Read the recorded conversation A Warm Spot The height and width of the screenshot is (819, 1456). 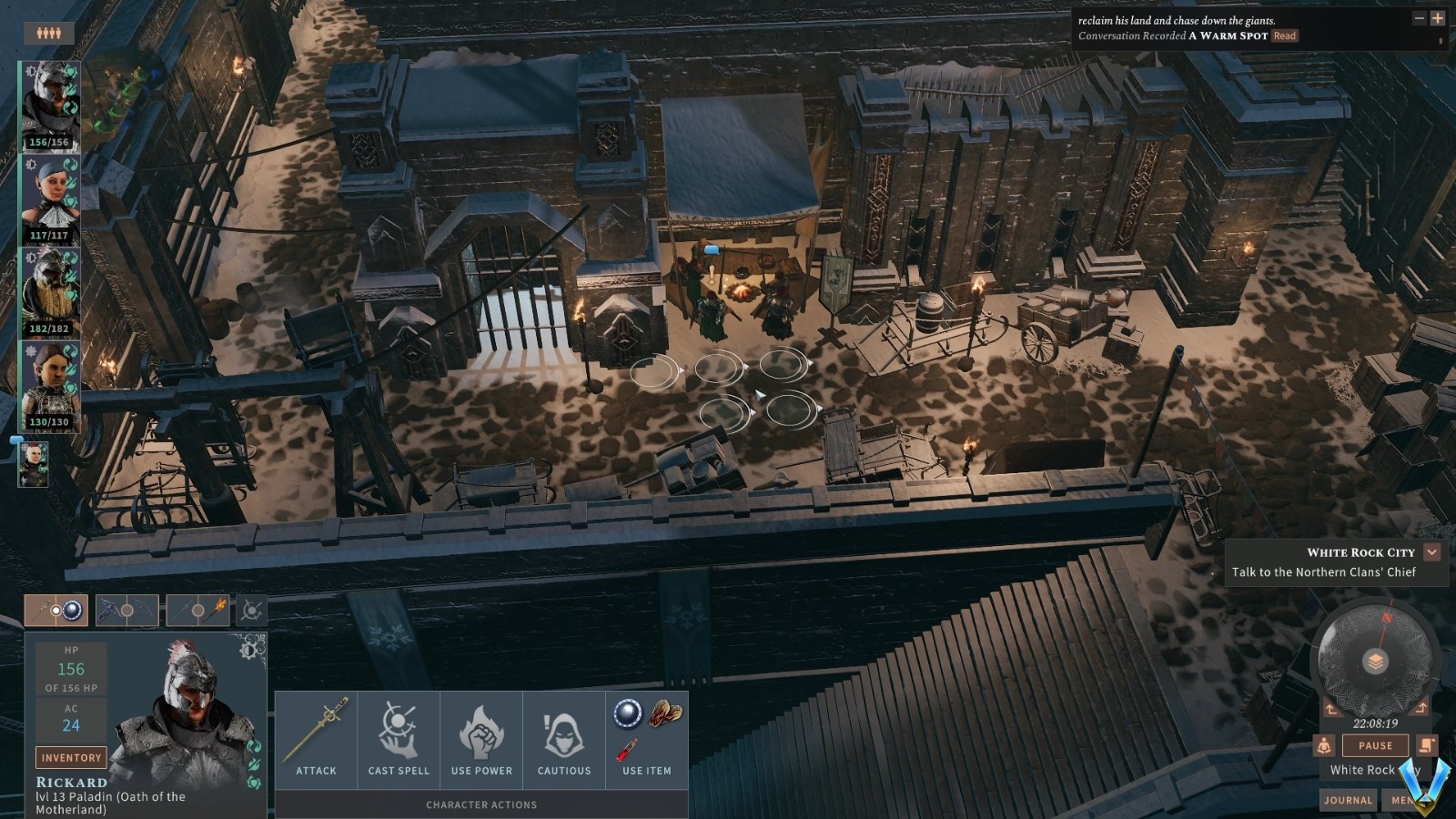(1285, 36)
